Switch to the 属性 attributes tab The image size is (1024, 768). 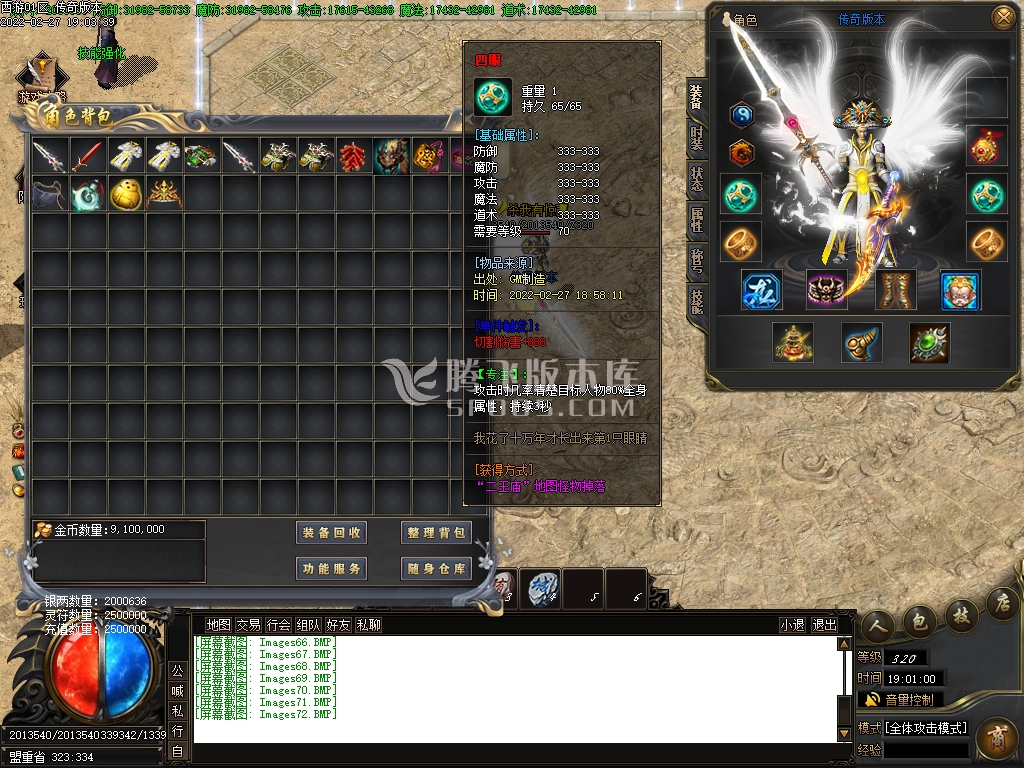point(697,220)
